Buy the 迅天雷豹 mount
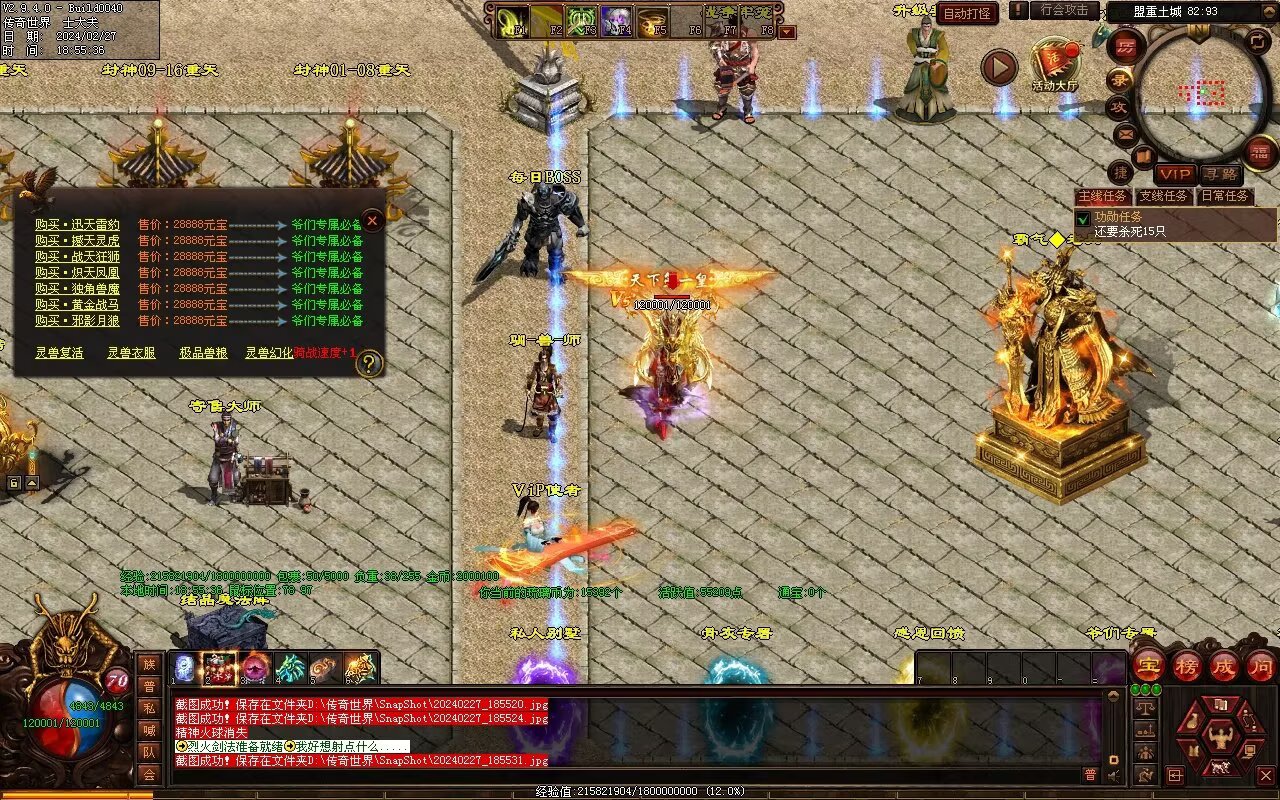Screen dimensions: 1280x800 click(x=77, y=225)
